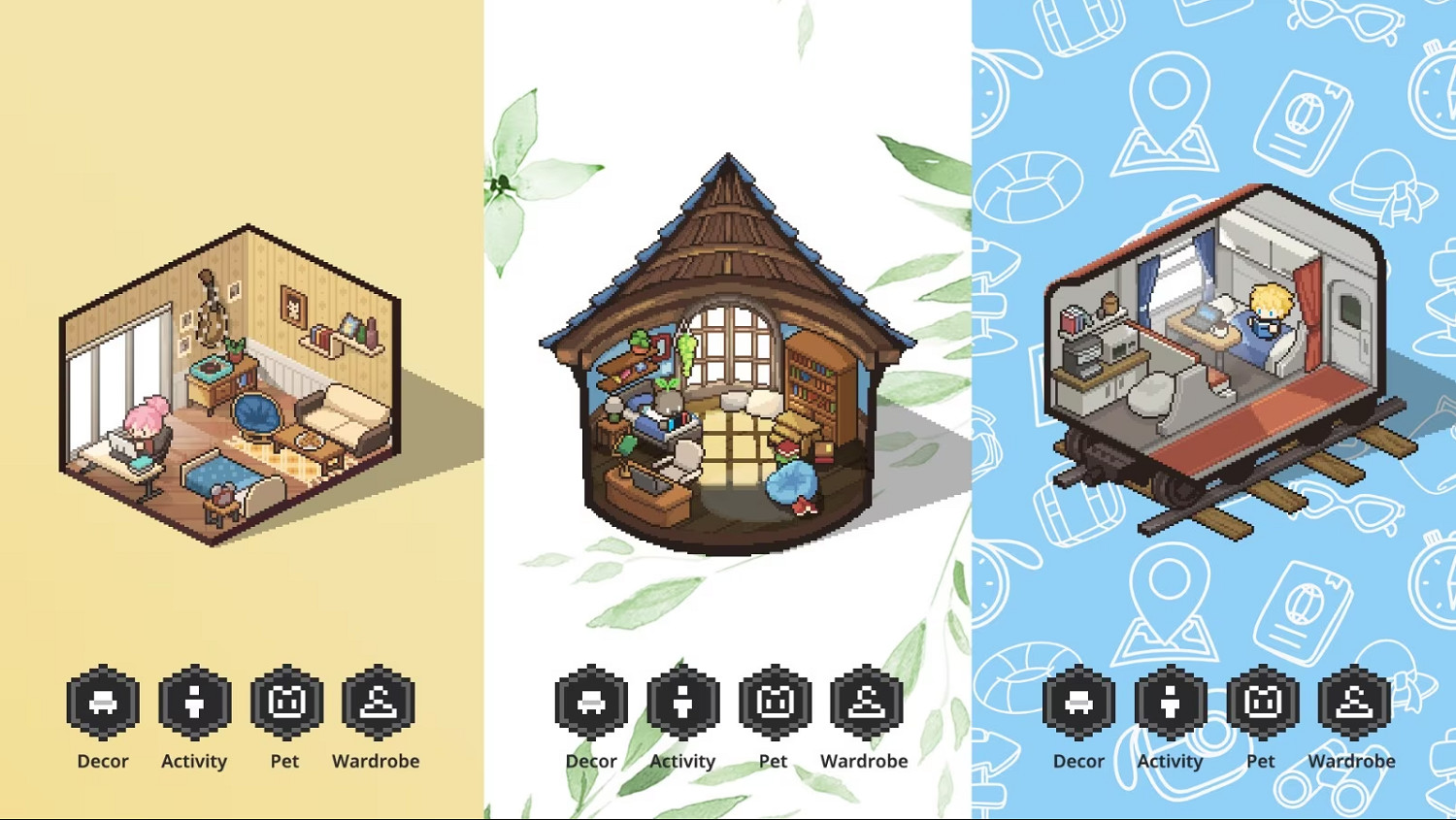This screenshot has height=820, width=1456.
Task: Click the Wardrobe label under the bedroom scene
Action: [x=376, y=761]
